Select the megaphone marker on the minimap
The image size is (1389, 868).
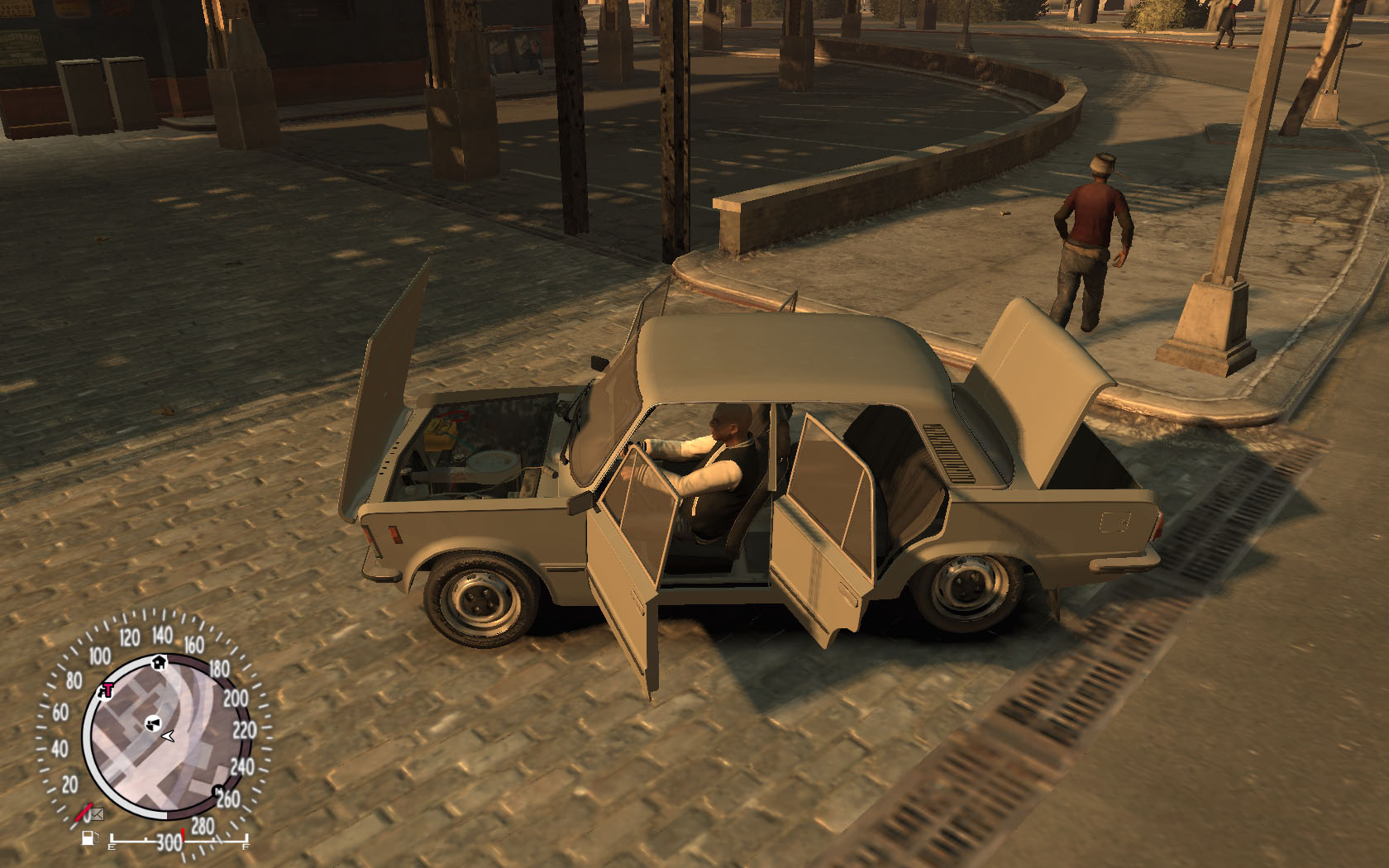point(151,723)
